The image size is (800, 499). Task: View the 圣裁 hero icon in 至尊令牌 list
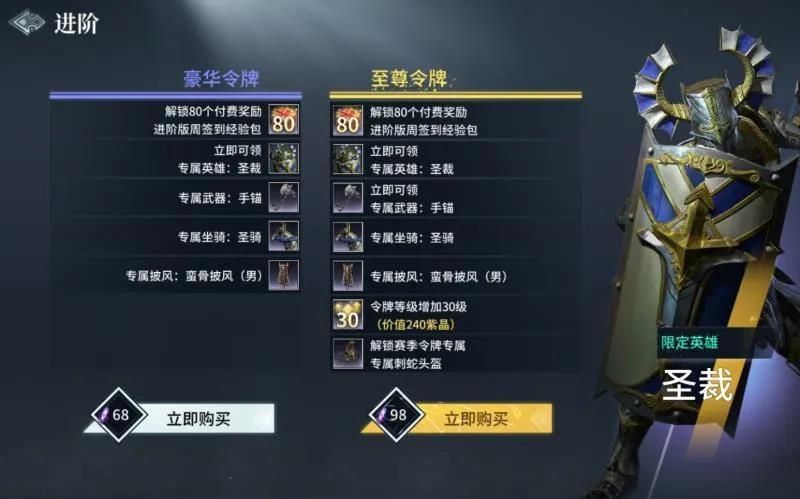pos(348,158)
